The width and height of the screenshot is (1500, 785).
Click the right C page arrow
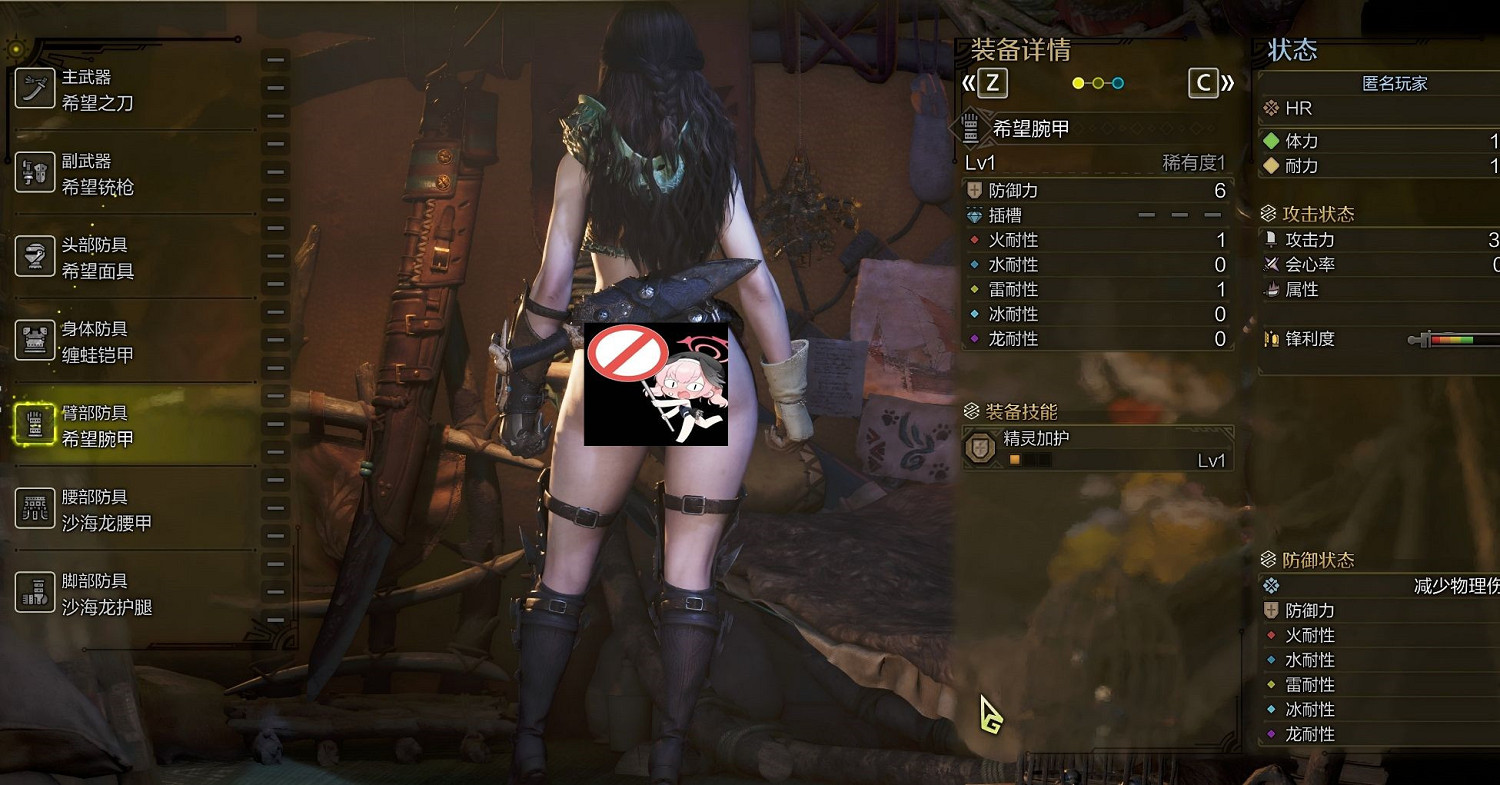(x=1205, y=83)
